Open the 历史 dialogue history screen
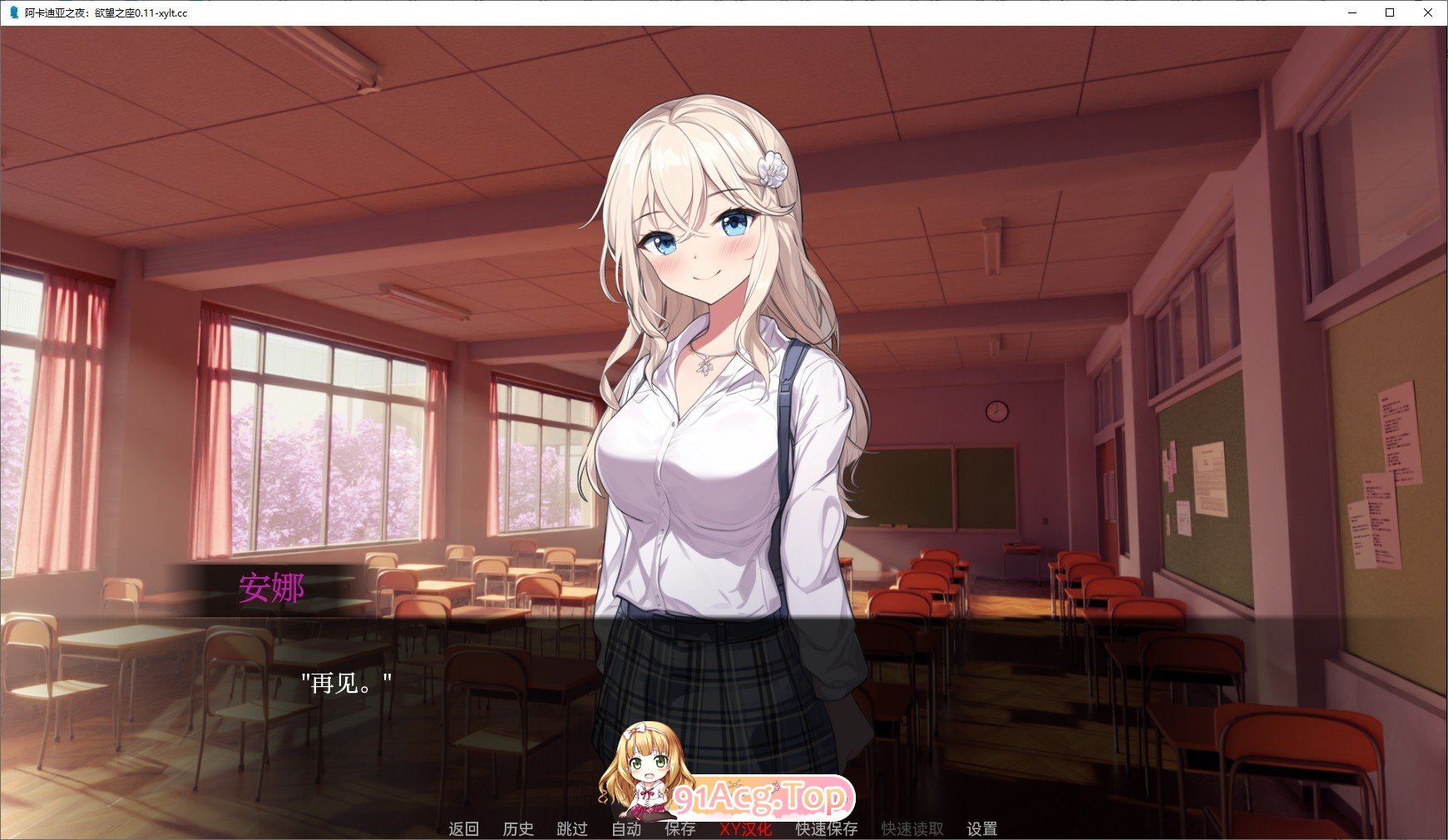Viewport: 1448px width, 840px height. (x=519, y=828)
